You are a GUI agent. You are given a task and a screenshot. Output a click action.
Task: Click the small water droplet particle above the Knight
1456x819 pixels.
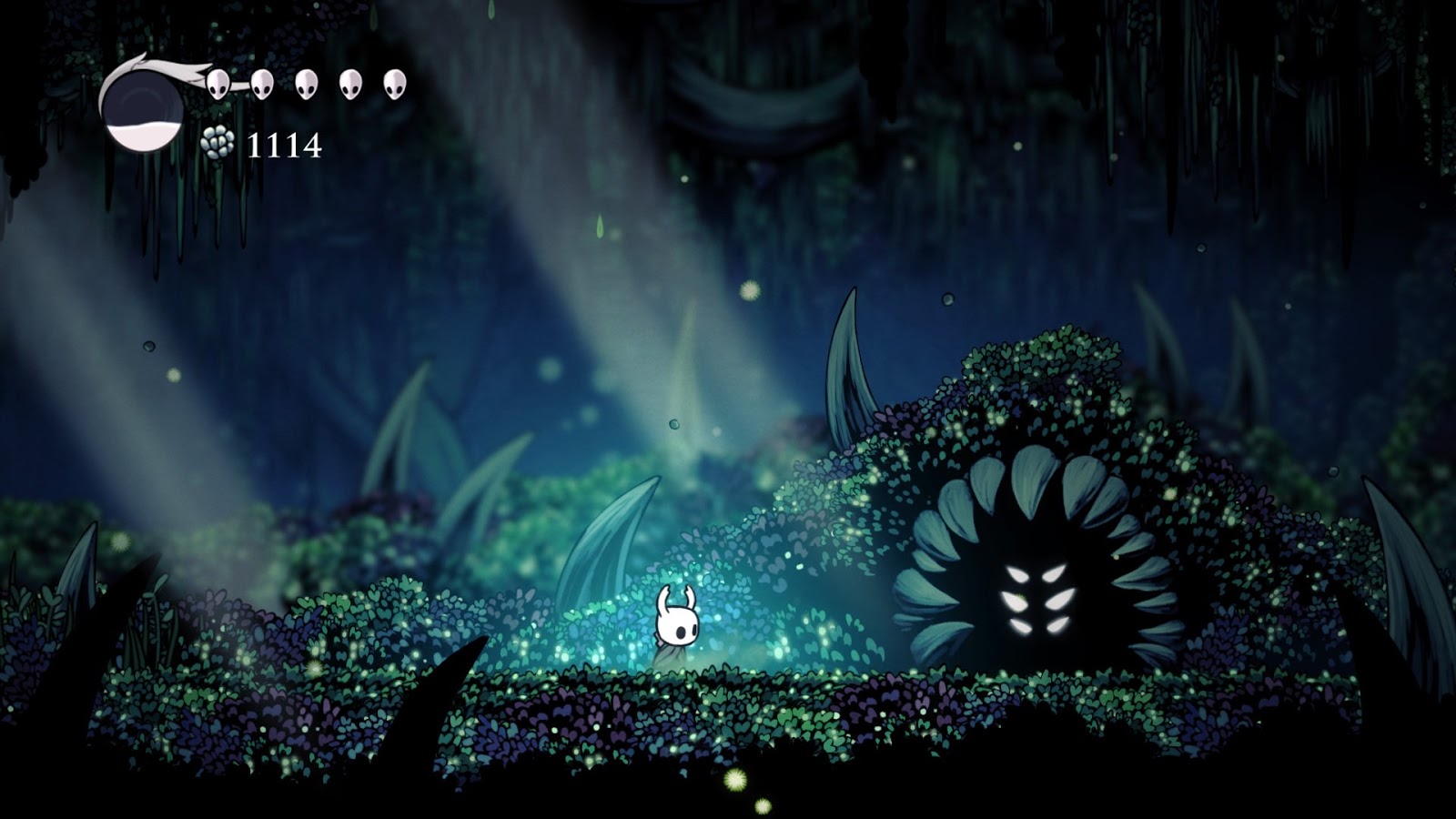[674, 424]
